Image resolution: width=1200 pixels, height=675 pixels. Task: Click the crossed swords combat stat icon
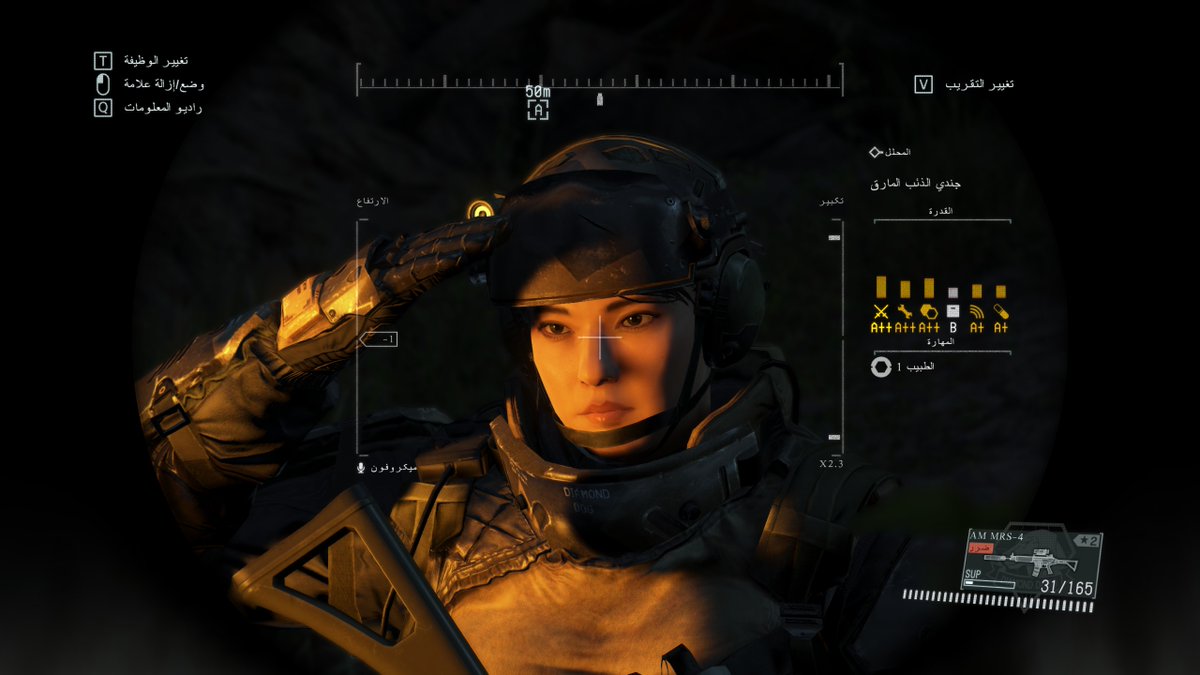coord(881,311)
